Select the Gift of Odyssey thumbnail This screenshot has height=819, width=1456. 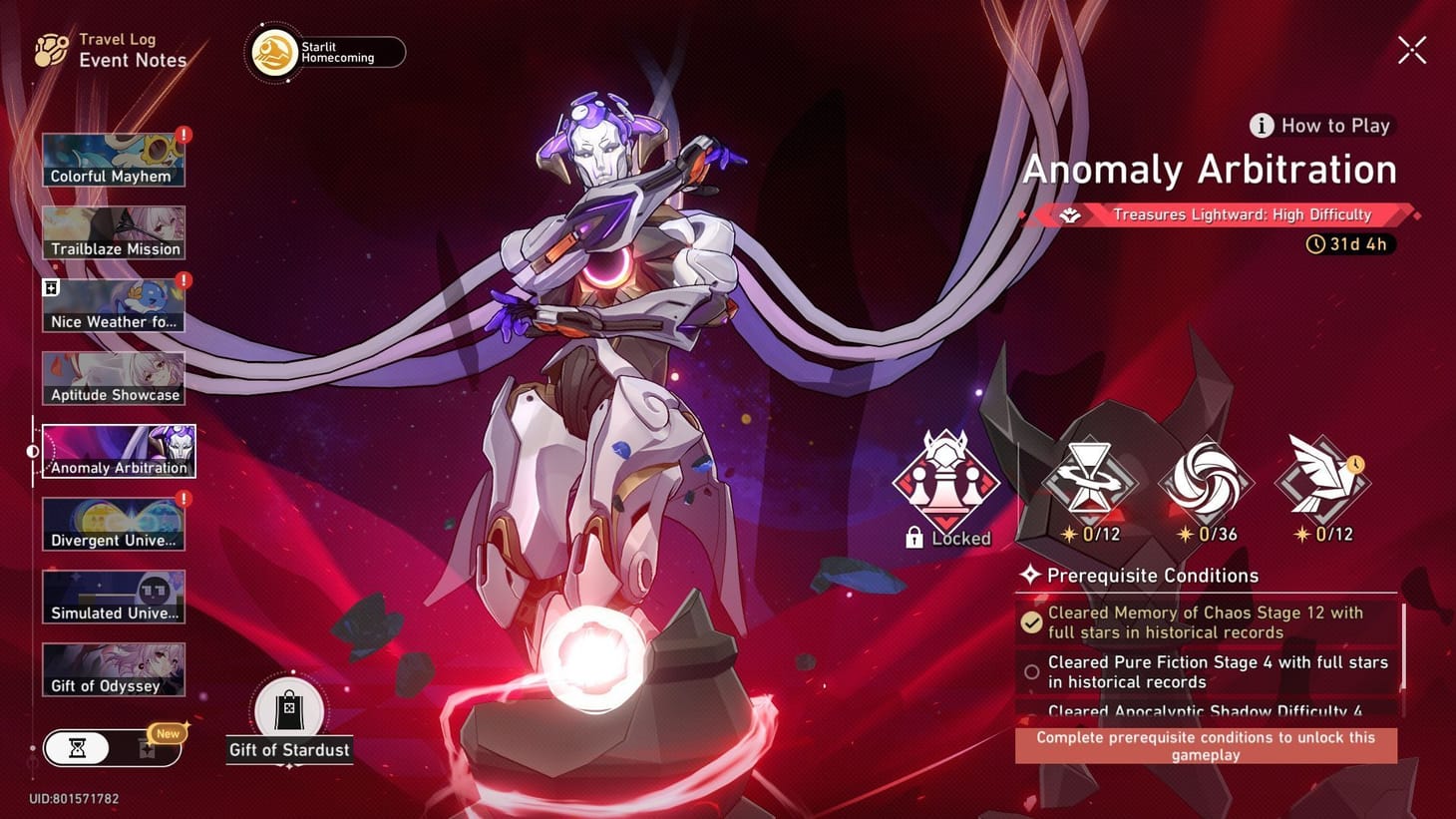(x=114, y=668)
